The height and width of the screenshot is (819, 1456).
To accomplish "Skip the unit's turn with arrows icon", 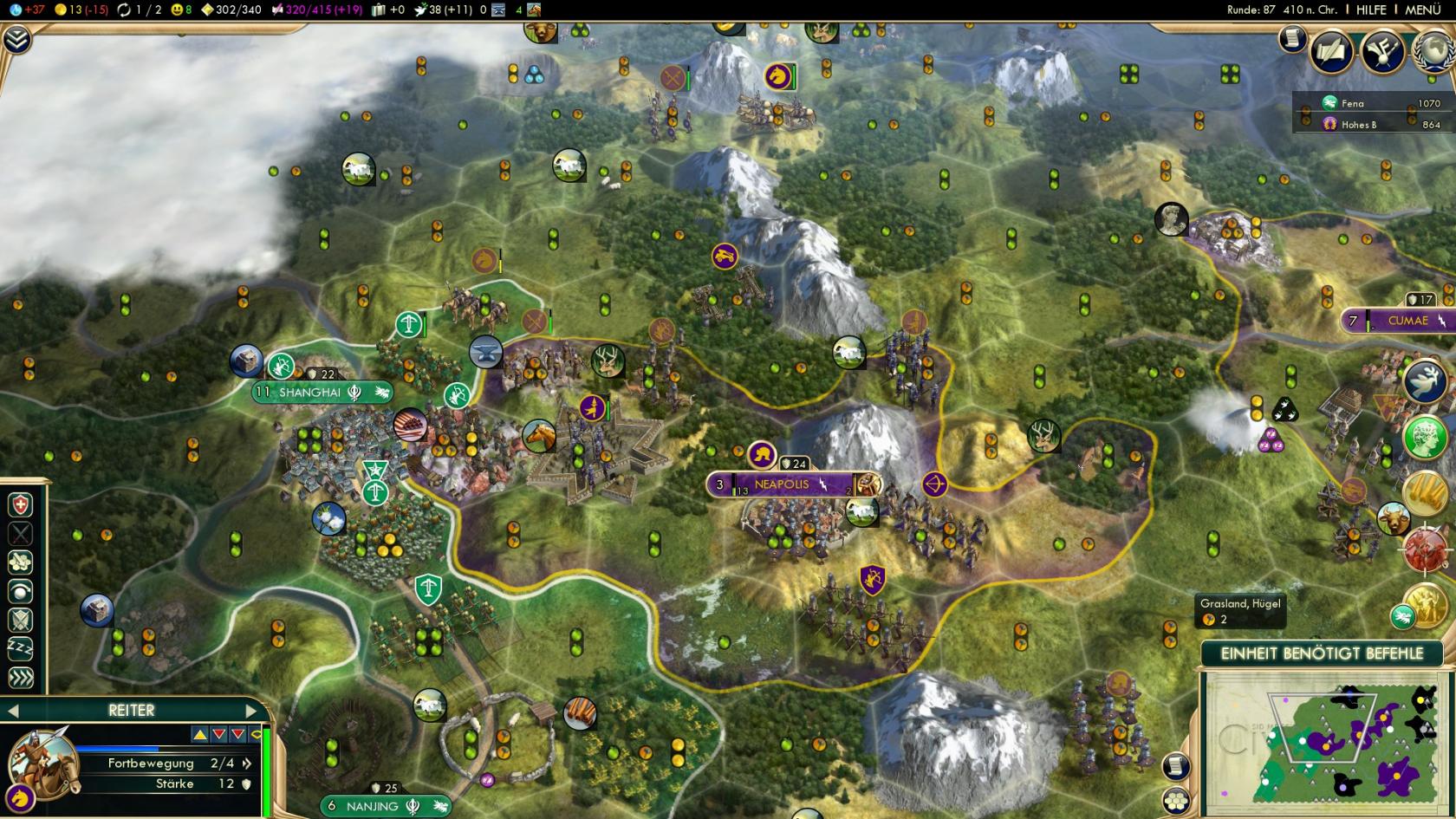I will 20,677.
